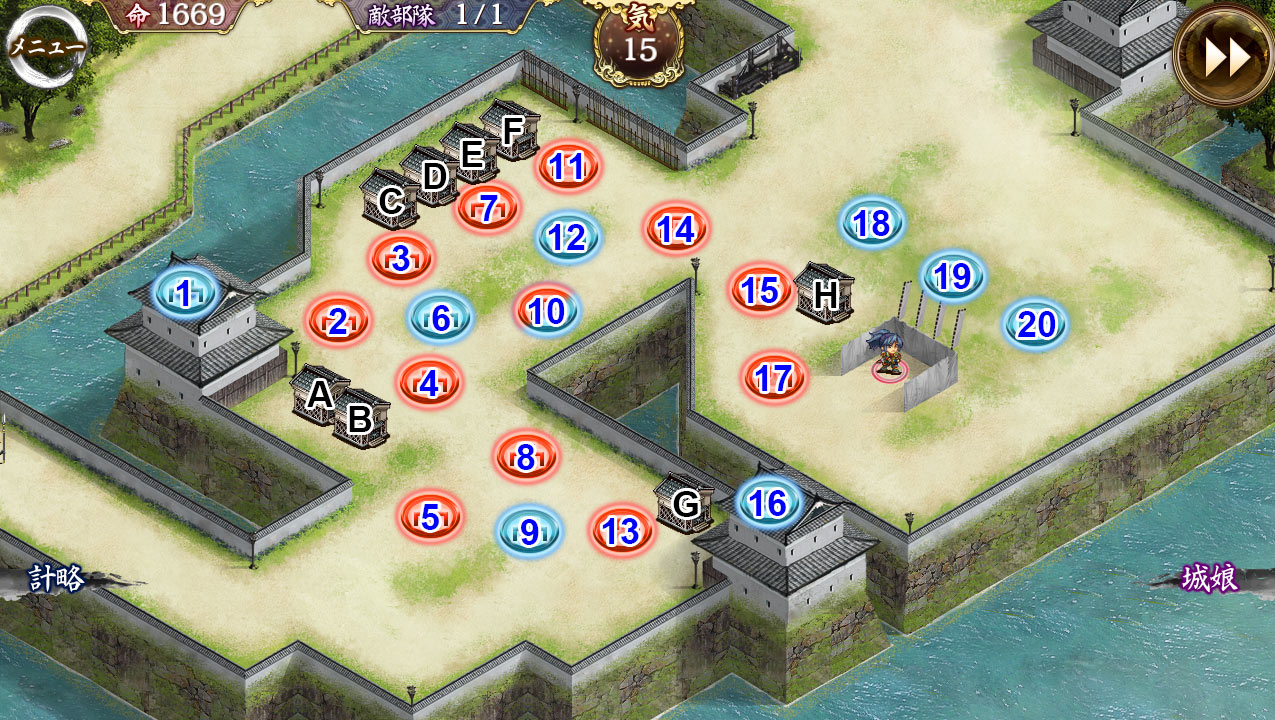Select red placement marker 13
1275x720 pixels.
coord(622,531)
